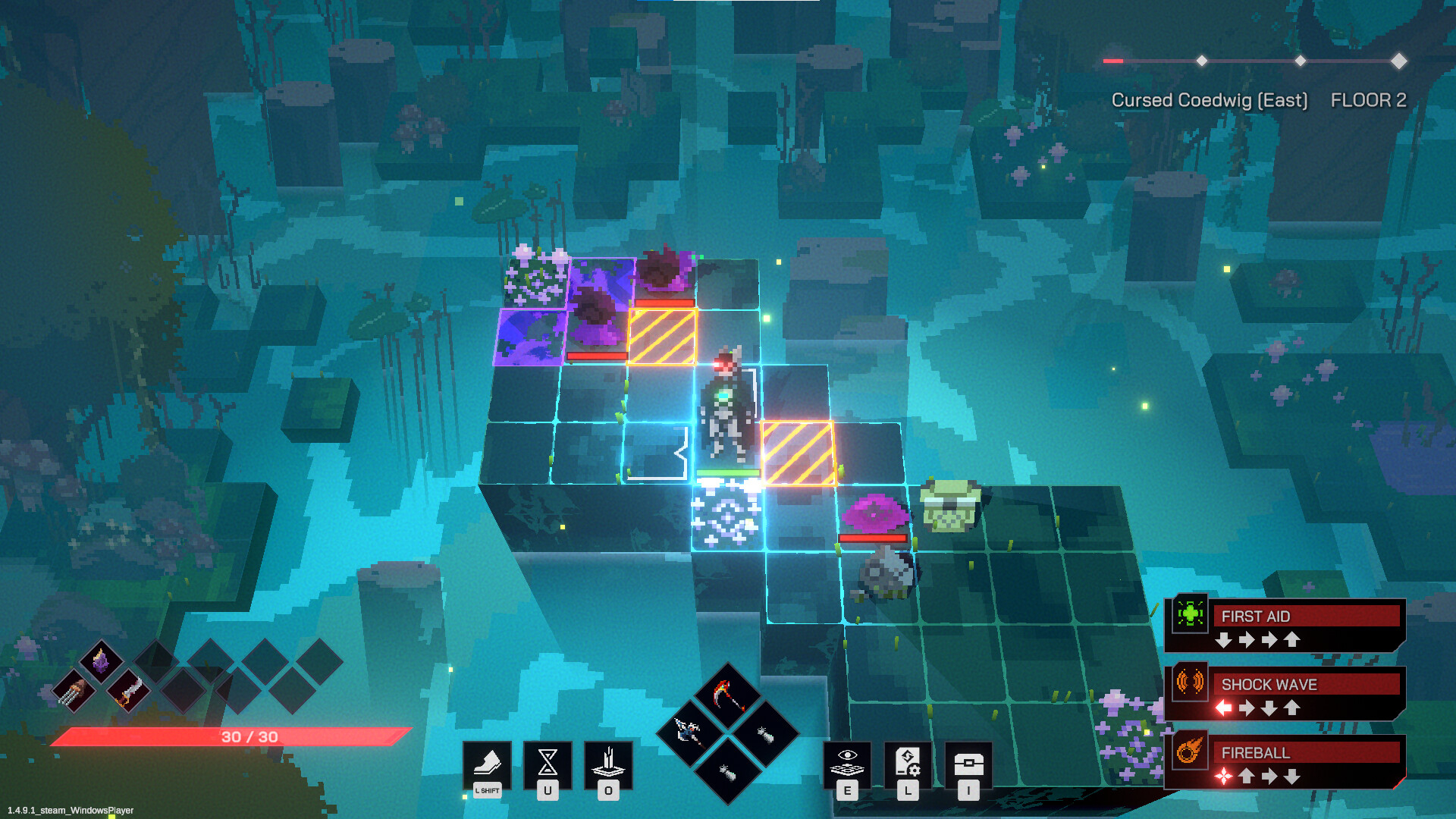Toggle the eye tile-inspect view icon
Screen dimensions: 1456x819
847,763
